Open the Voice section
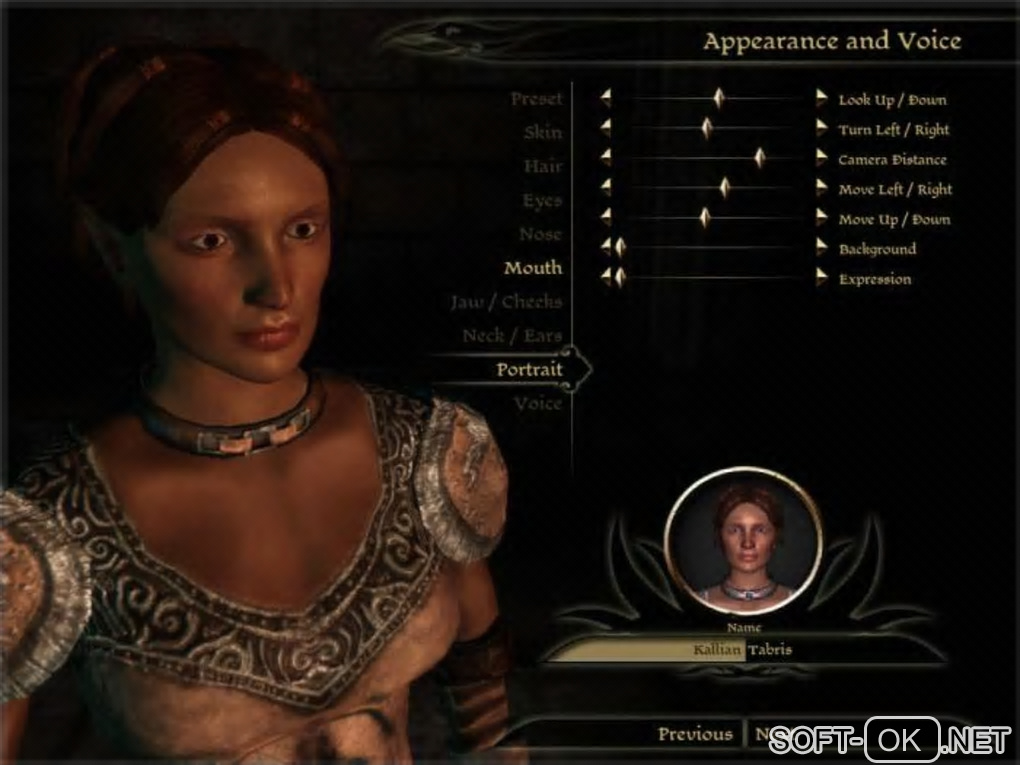 tap(538, 404)
